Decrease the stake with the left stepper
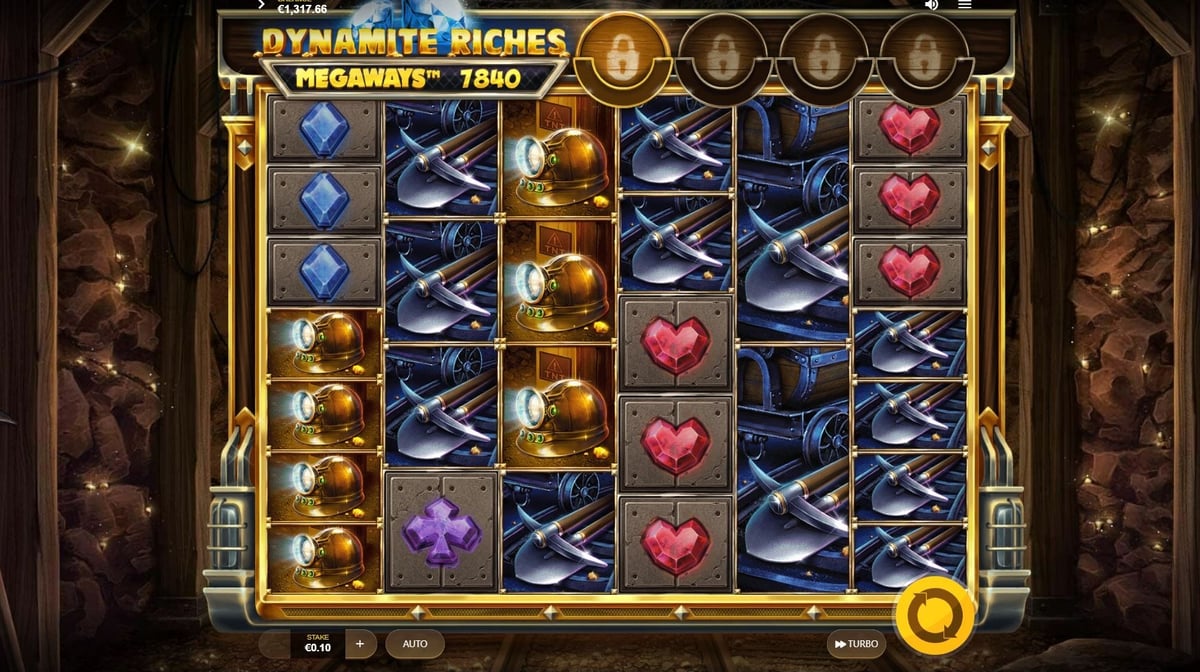The width and height of the screenshot is (1200, 672). pyautogui.click(x=274, y=644)
